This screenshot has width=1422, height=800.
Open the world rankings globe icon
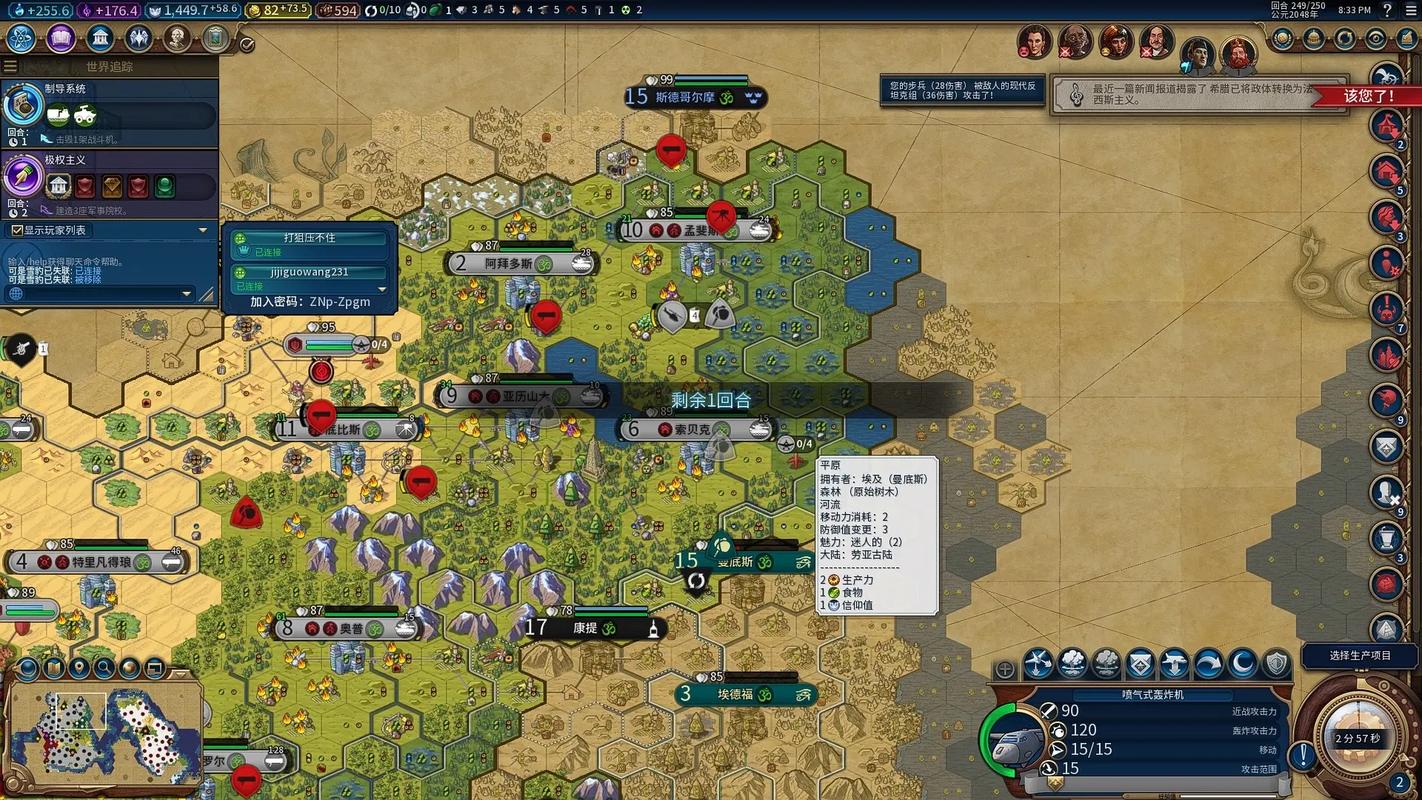(1283, 39)
